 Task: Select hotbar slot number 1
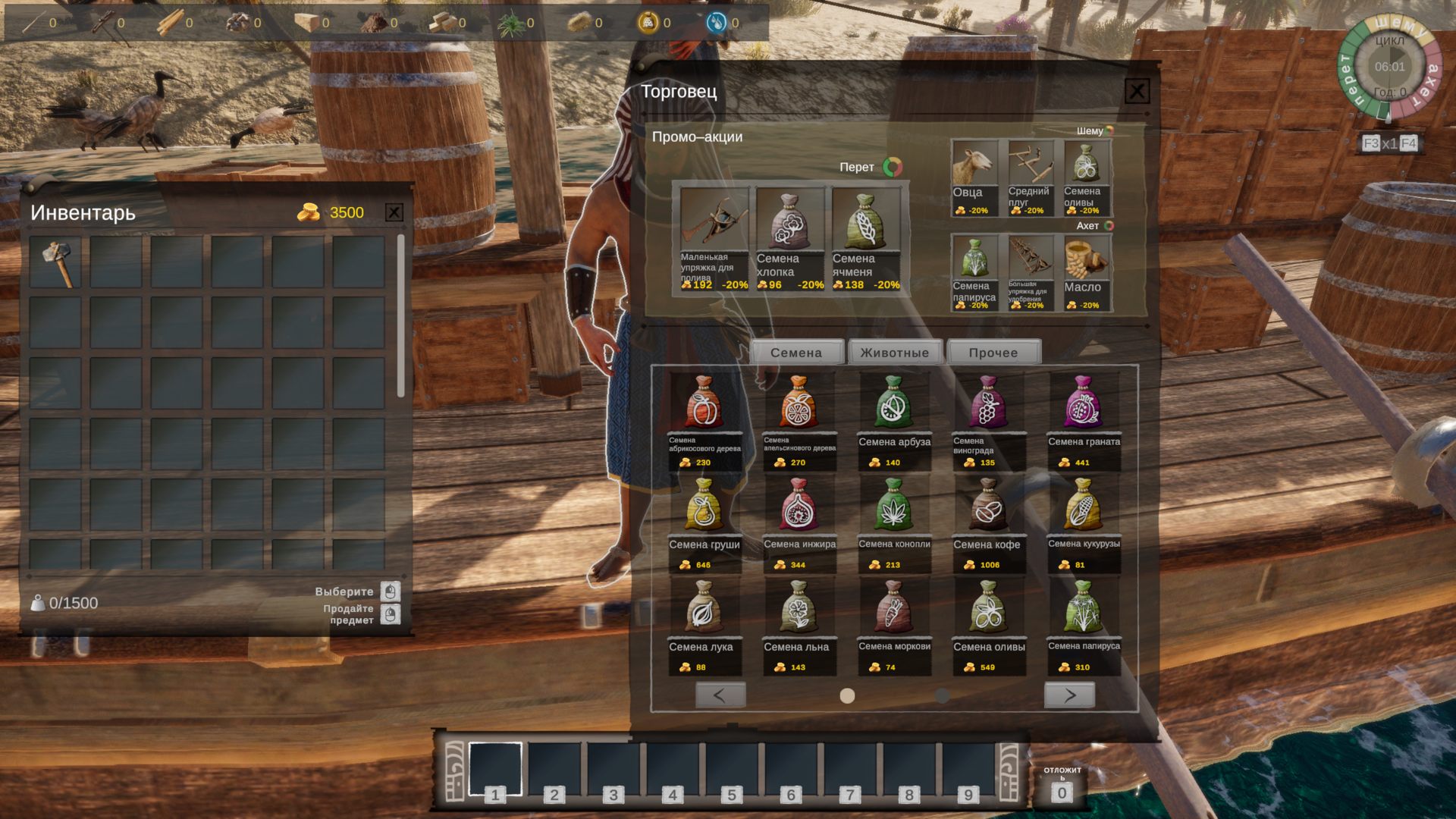pyautogui.click(x=495, y=769)
